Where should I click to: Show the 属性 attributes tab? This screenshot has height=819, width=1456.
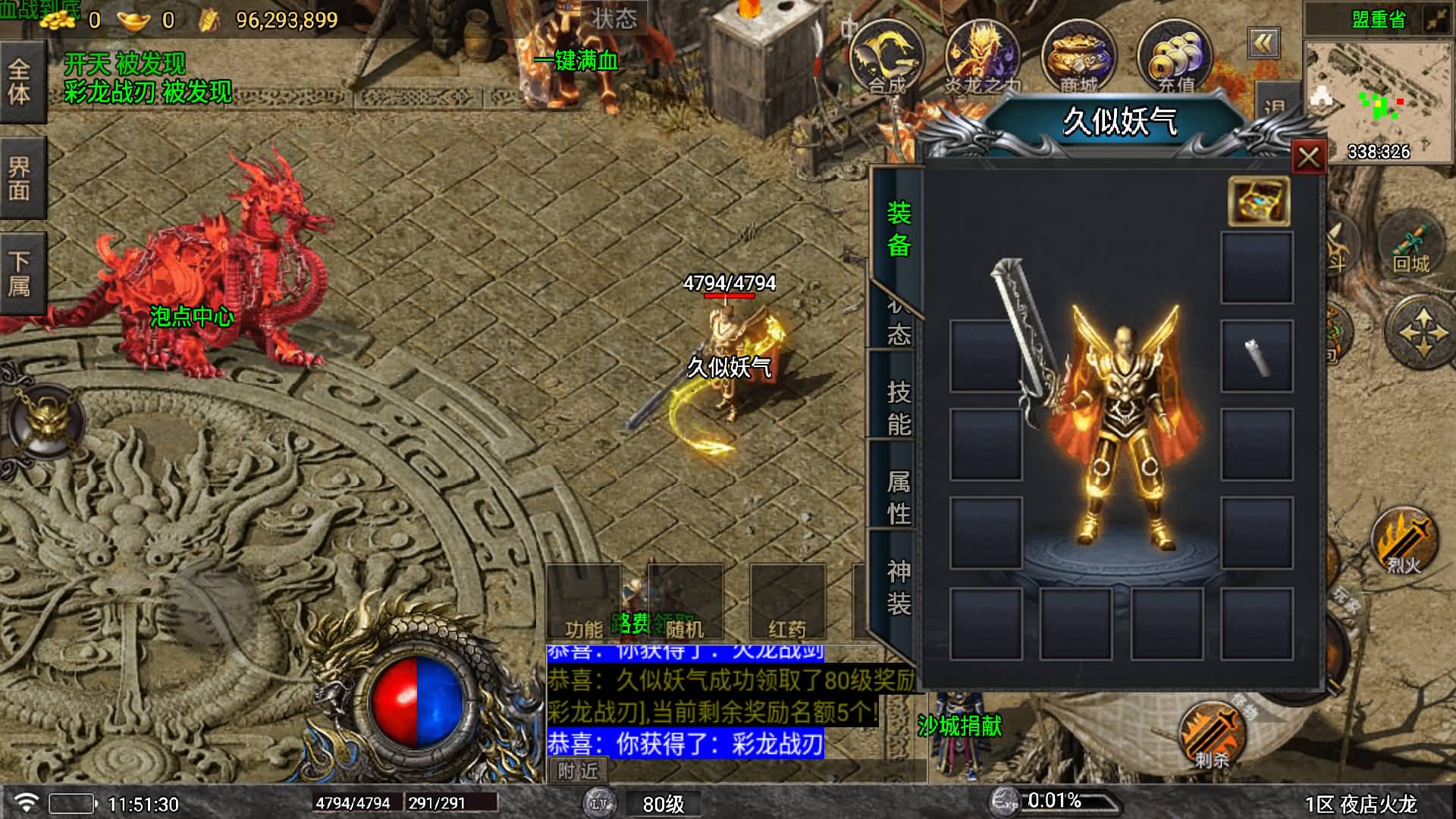pos(899,497)
